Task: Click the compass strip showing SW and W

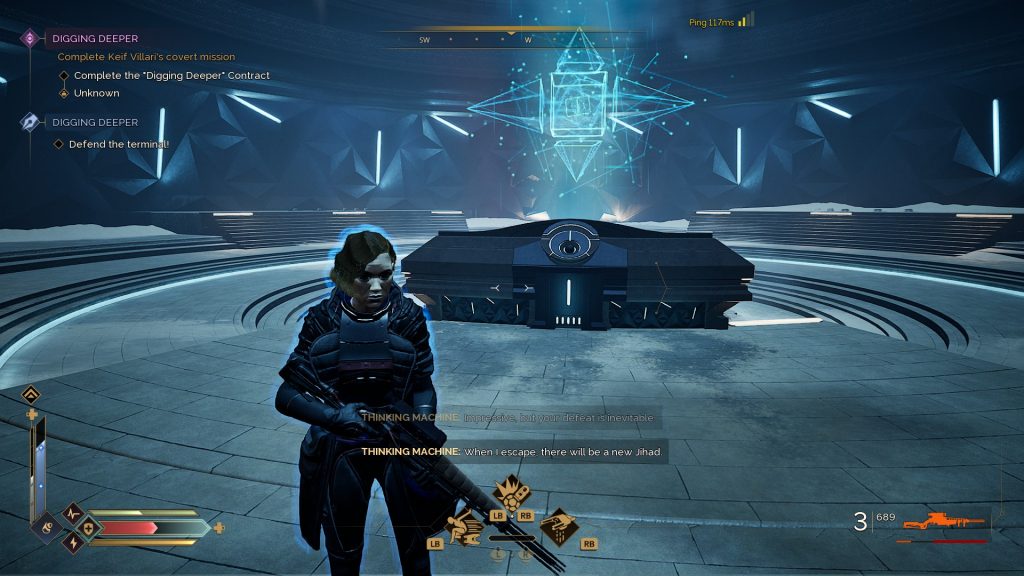Action: pos(510,39)
